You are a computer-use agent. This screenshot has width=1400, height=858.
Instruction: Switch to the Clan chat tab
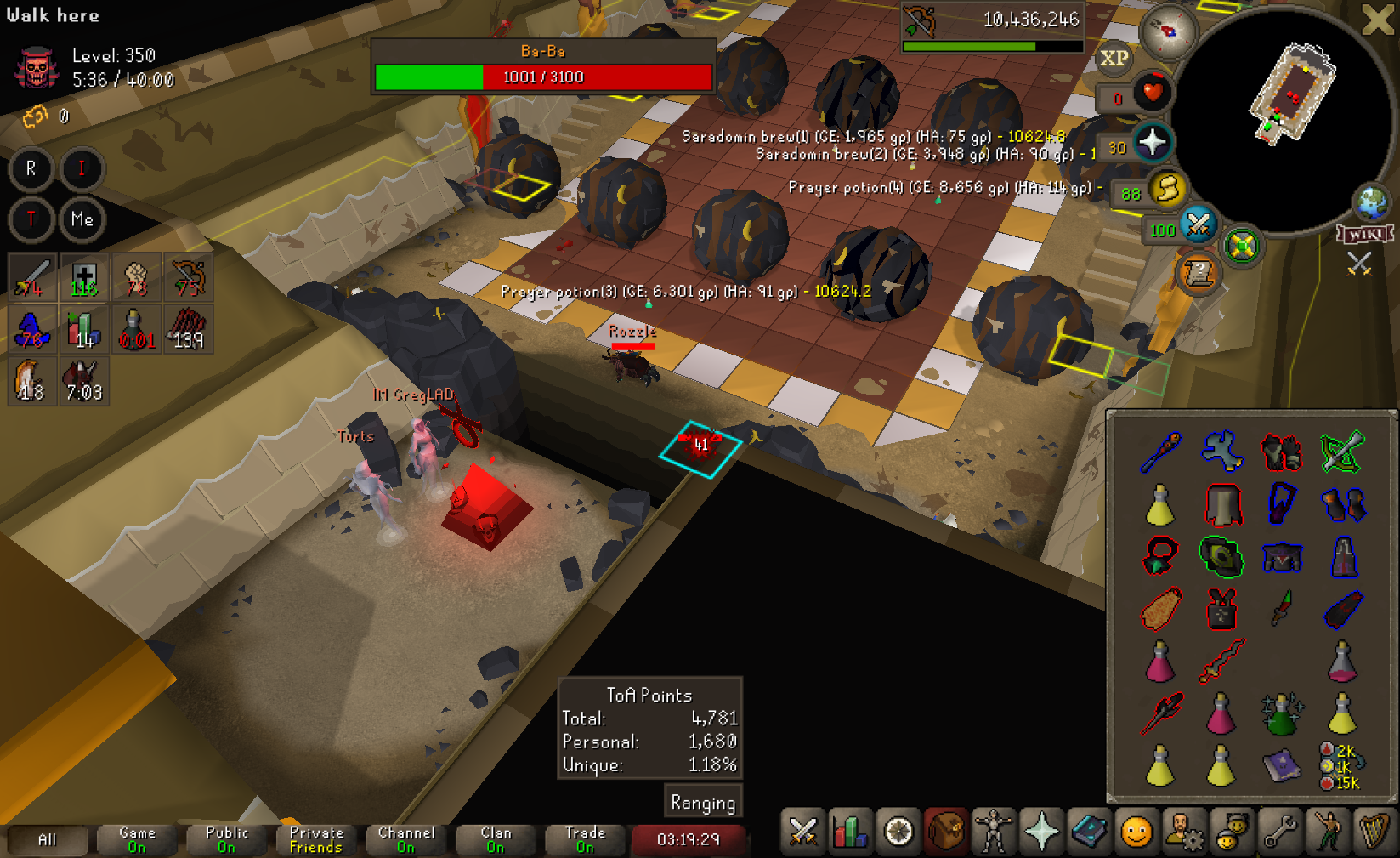click(496, 839)
